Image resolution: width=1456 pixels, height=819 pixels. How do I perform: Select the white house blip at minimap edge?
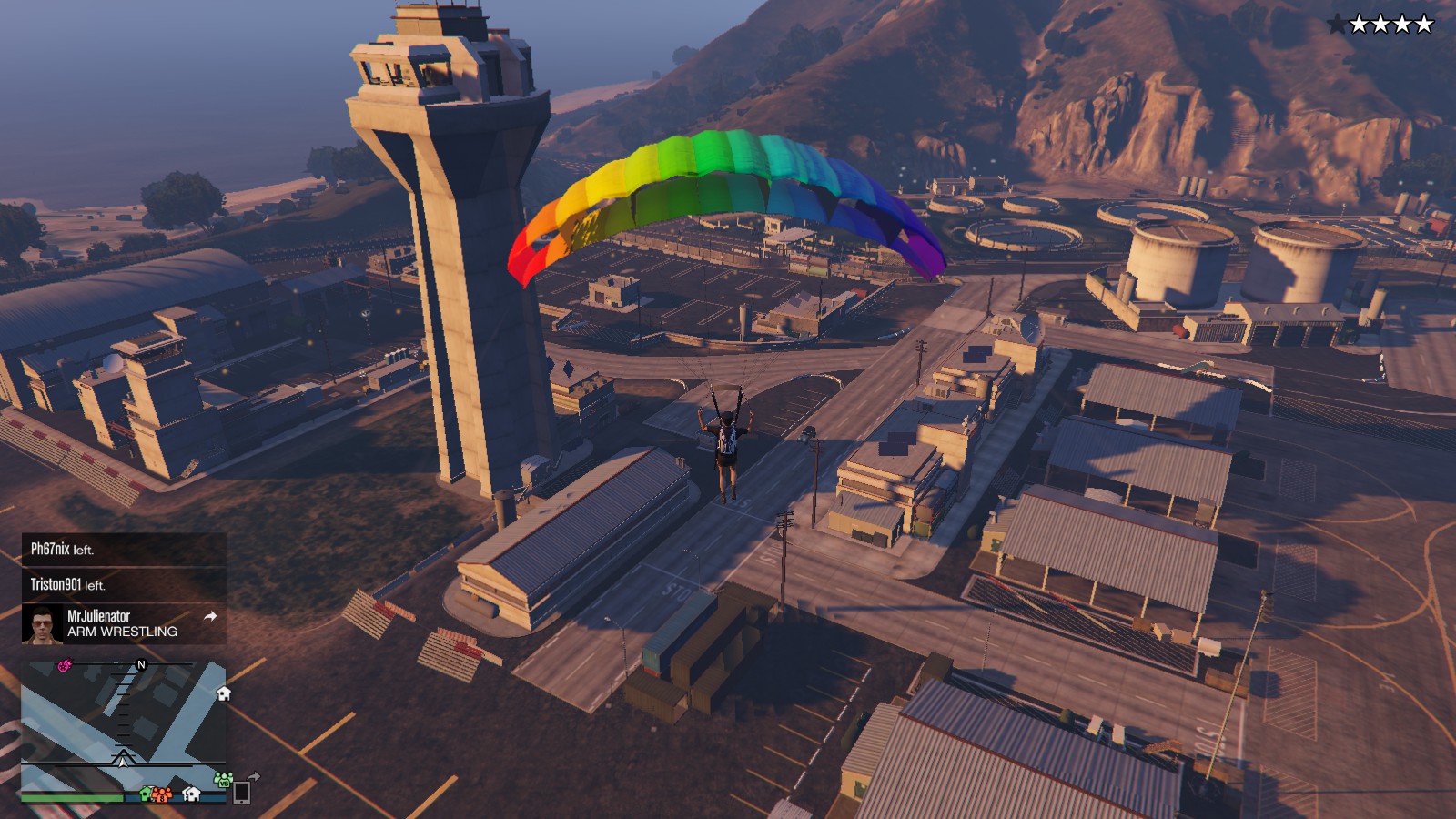[223, 694]
